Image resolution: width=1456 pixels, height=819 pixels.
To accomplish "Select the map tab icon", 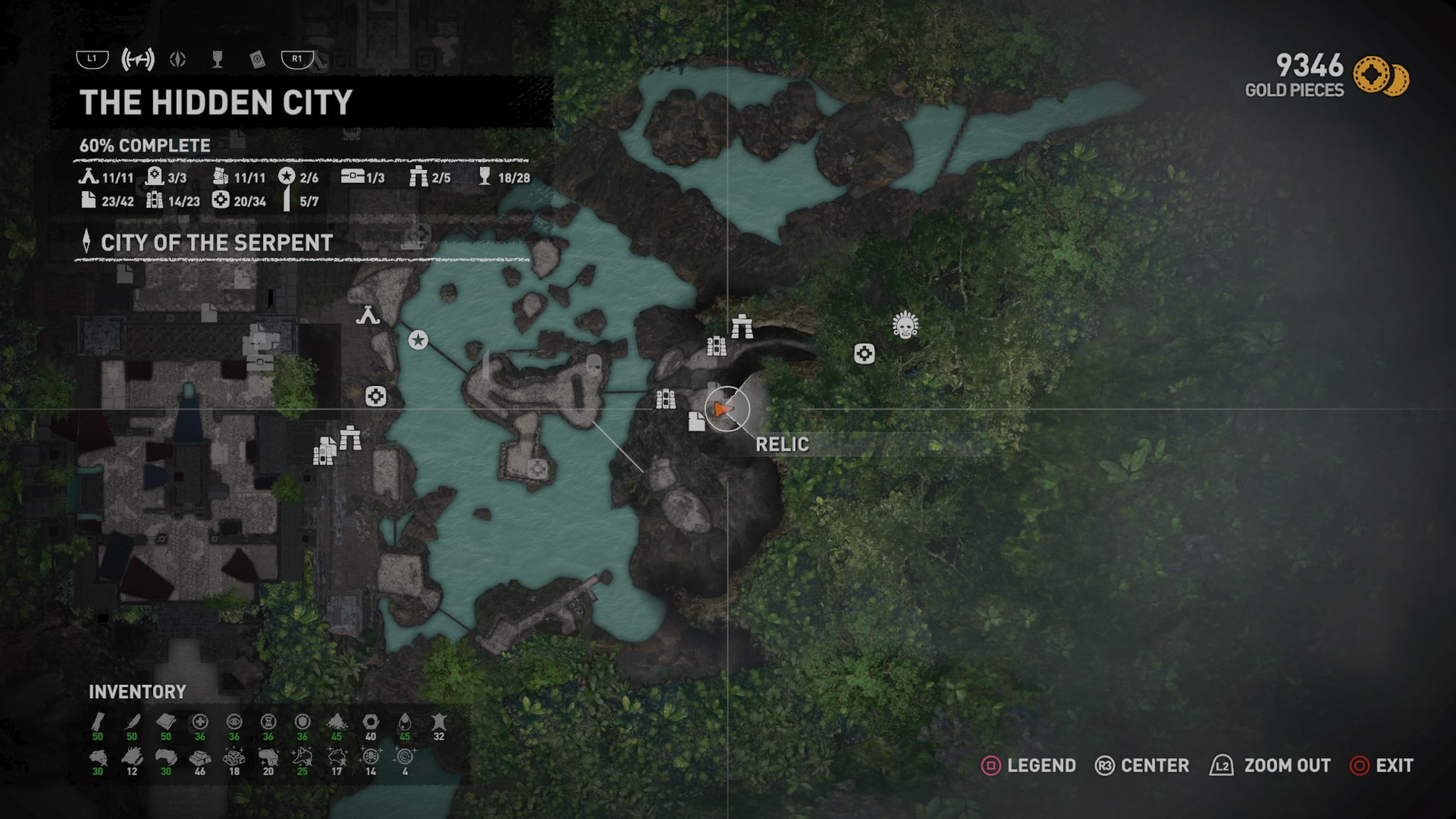I will [137, 59].
